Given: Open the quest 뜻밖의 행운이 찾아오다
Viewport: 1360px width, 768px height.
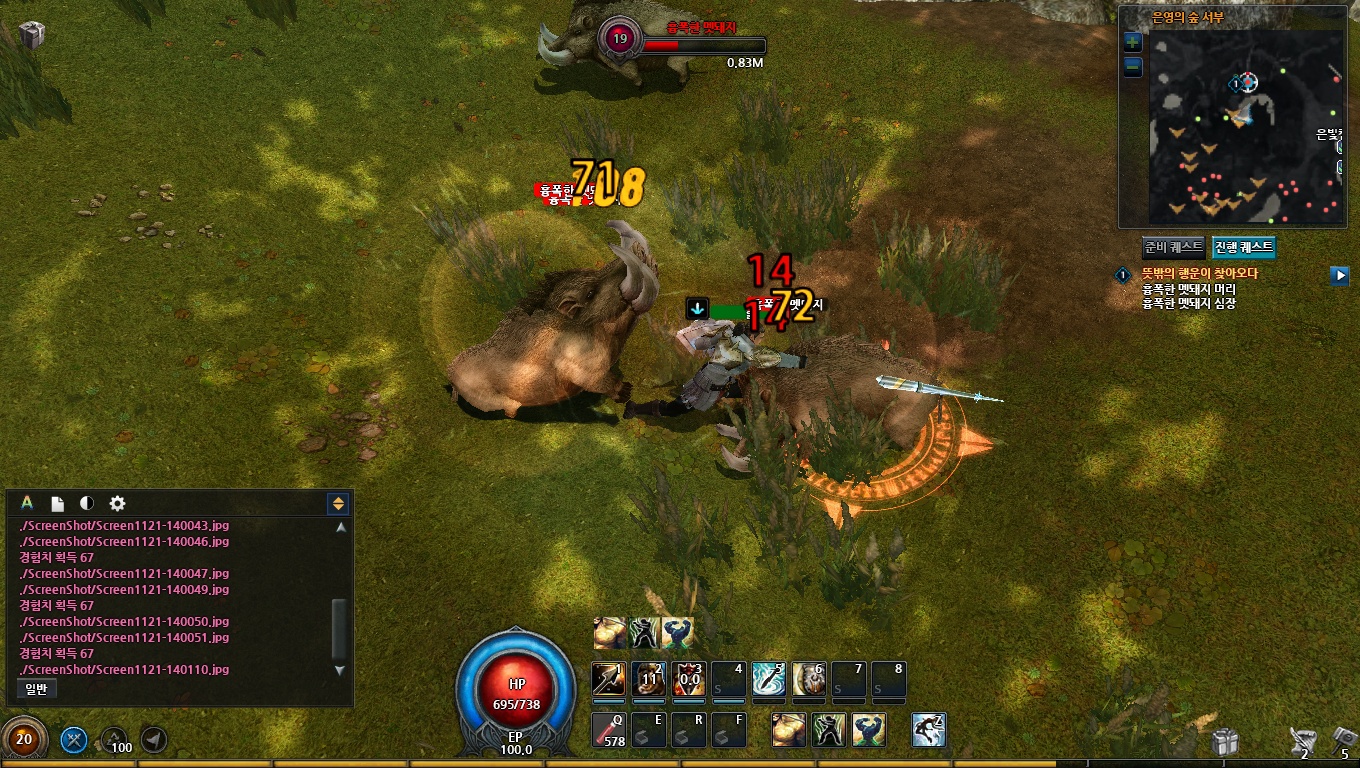Looking at the screenshot, I should [x=1200, y=272].
